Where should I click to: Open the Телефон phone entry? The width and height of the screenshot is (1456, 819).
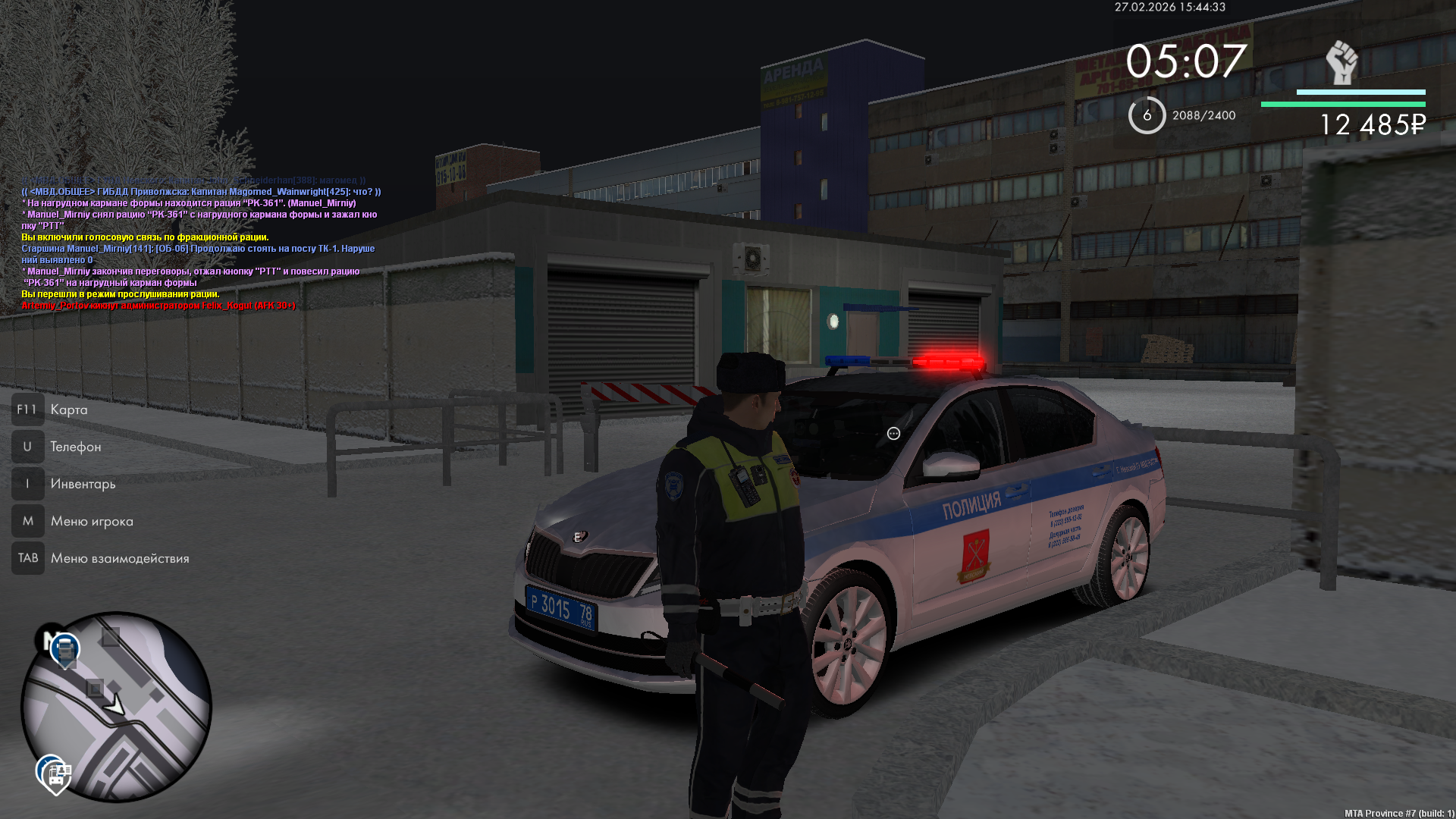(x=75, y=447)
